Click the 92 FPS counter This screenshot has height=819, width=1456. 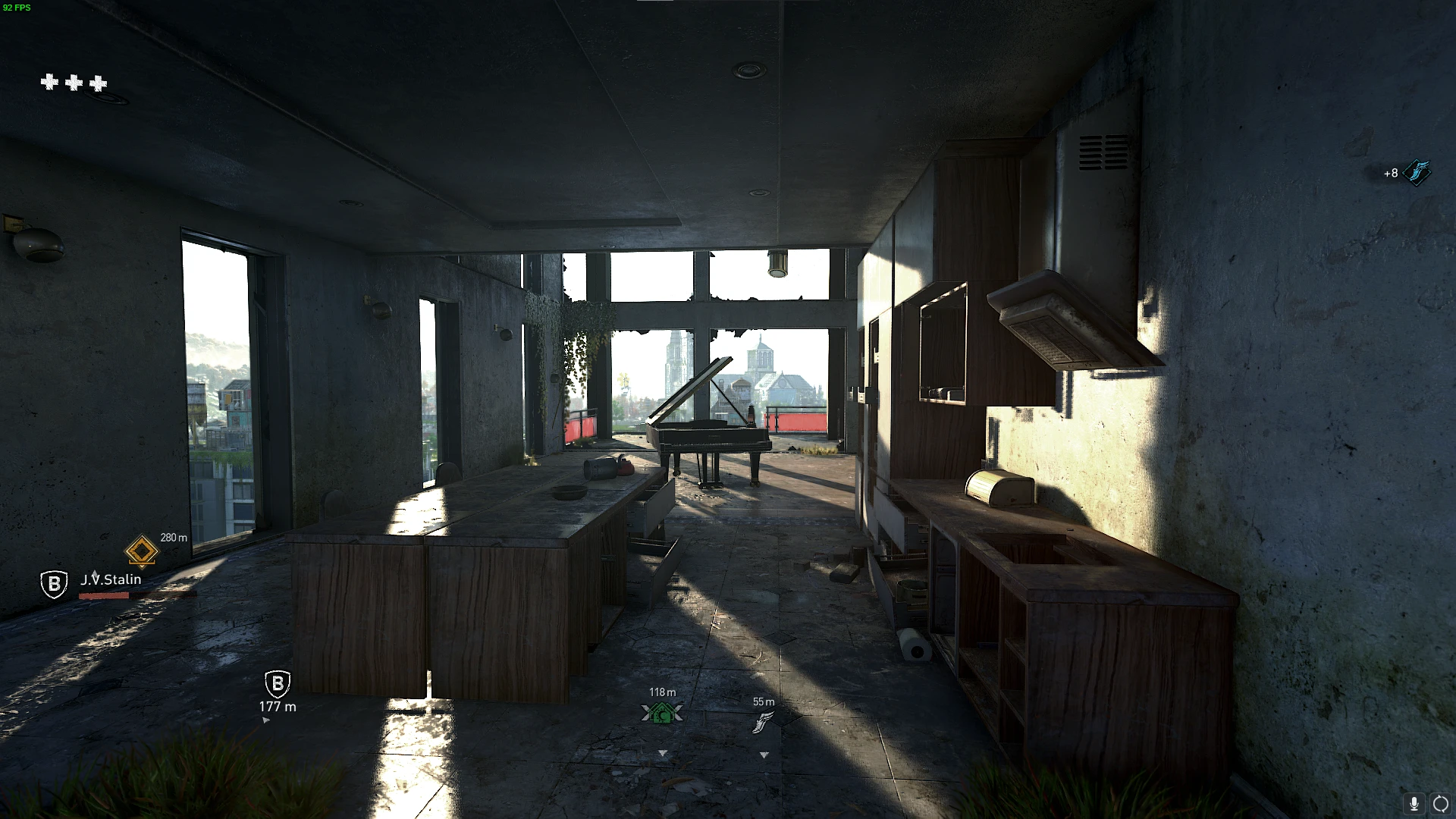(16, 6)
